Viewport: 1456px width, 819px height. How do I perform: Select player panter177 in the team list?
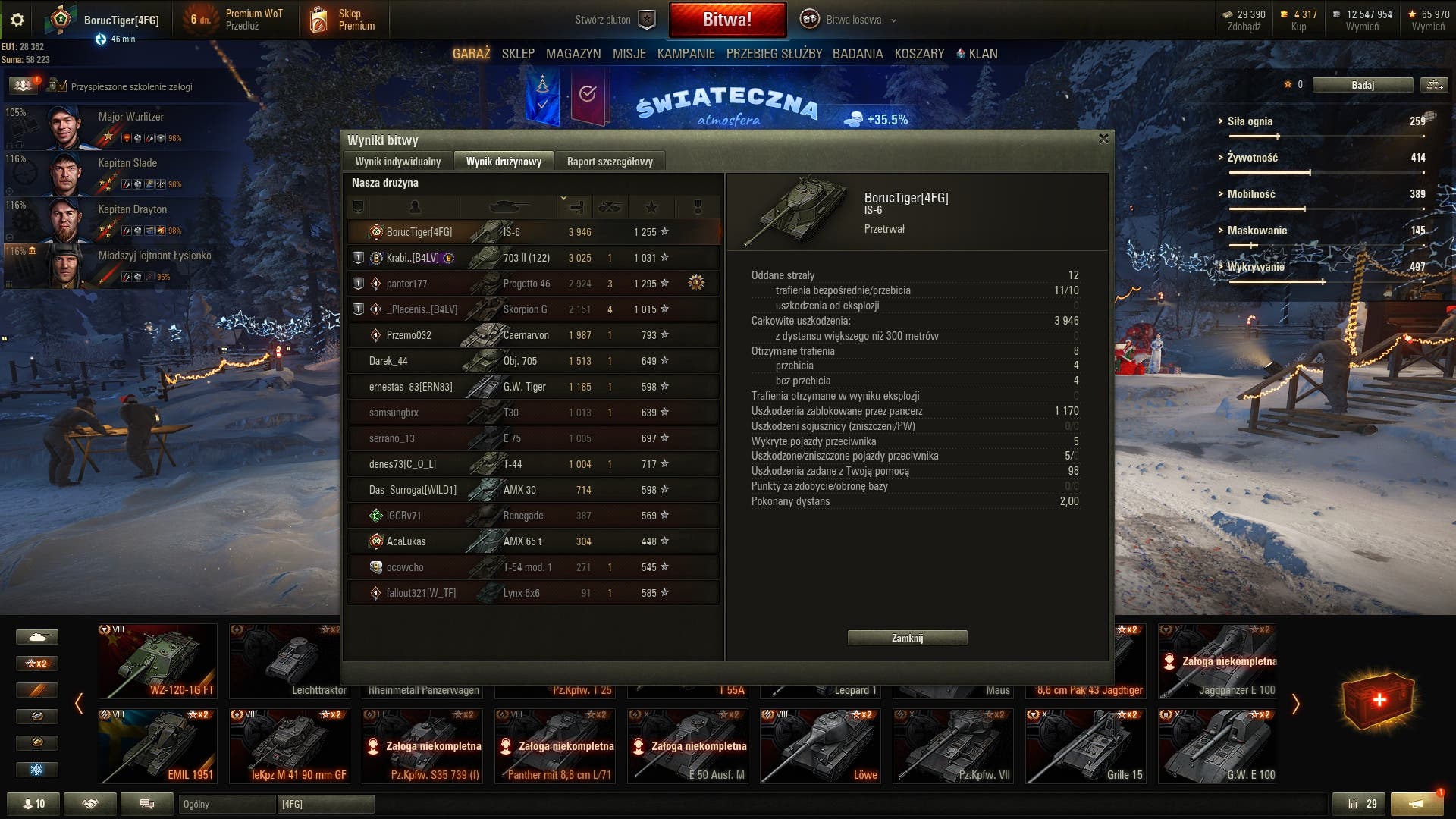point(406,284)
